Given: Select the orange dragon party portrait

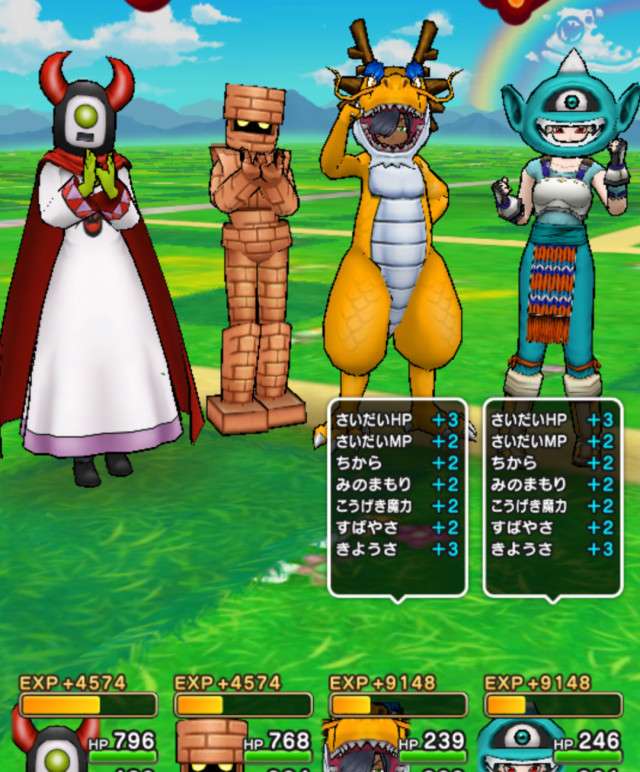Looking at the screenshot, I should coord(364,747).
